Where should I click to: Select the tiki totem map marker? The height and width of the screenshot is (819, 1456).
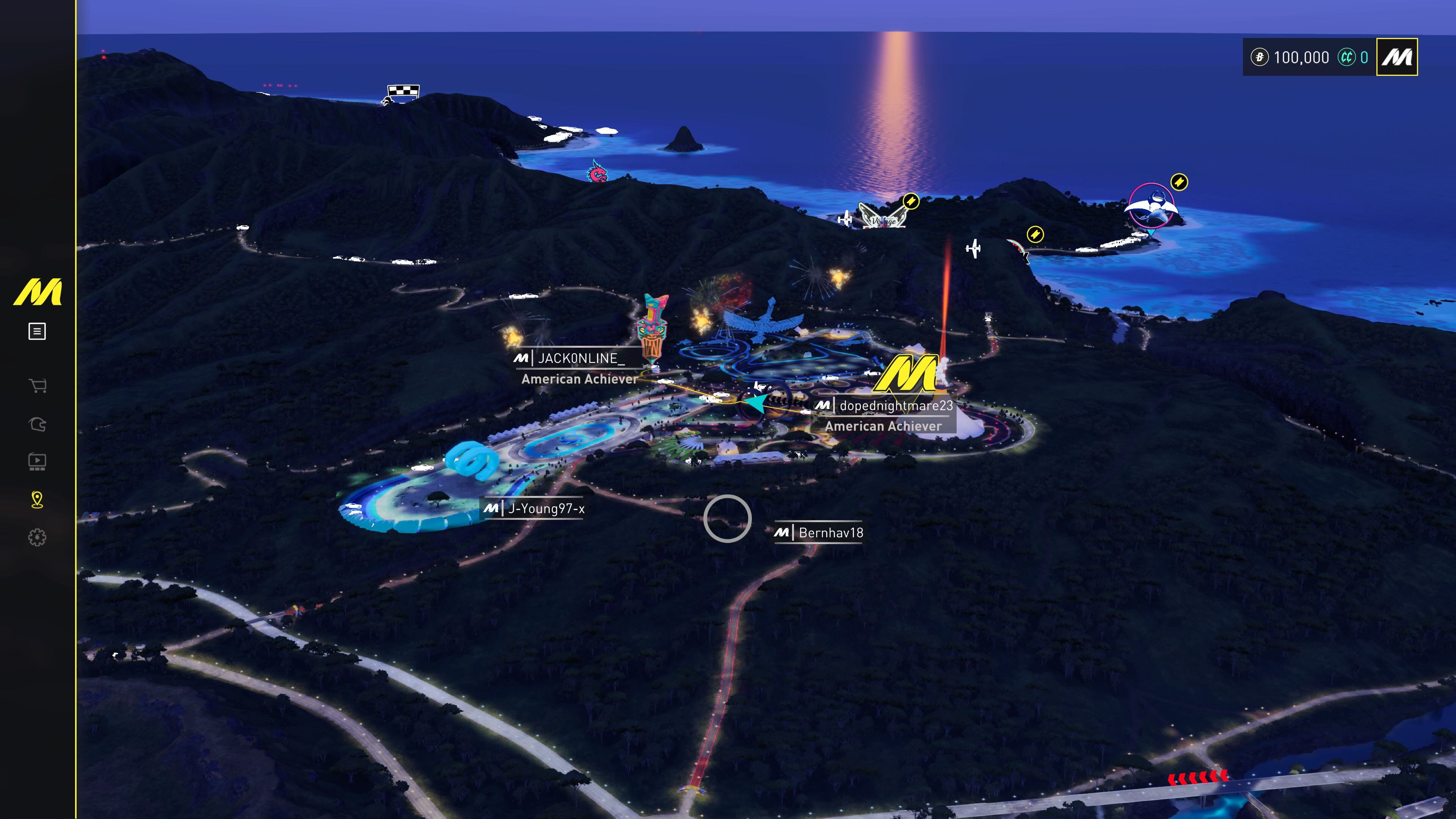652,328
